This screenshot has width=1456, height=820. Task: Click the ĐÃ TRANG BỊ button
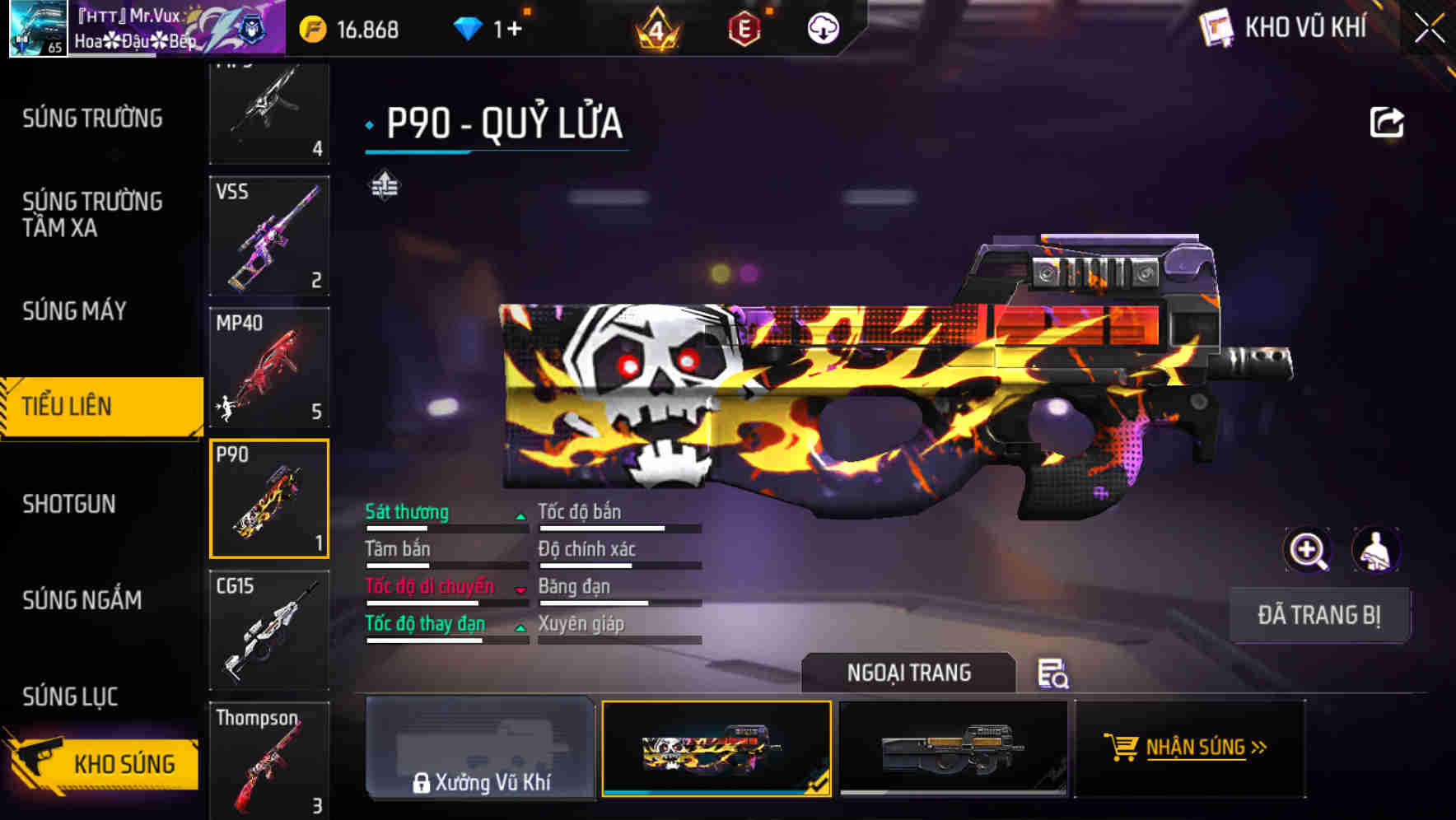tap(1319, 614)
